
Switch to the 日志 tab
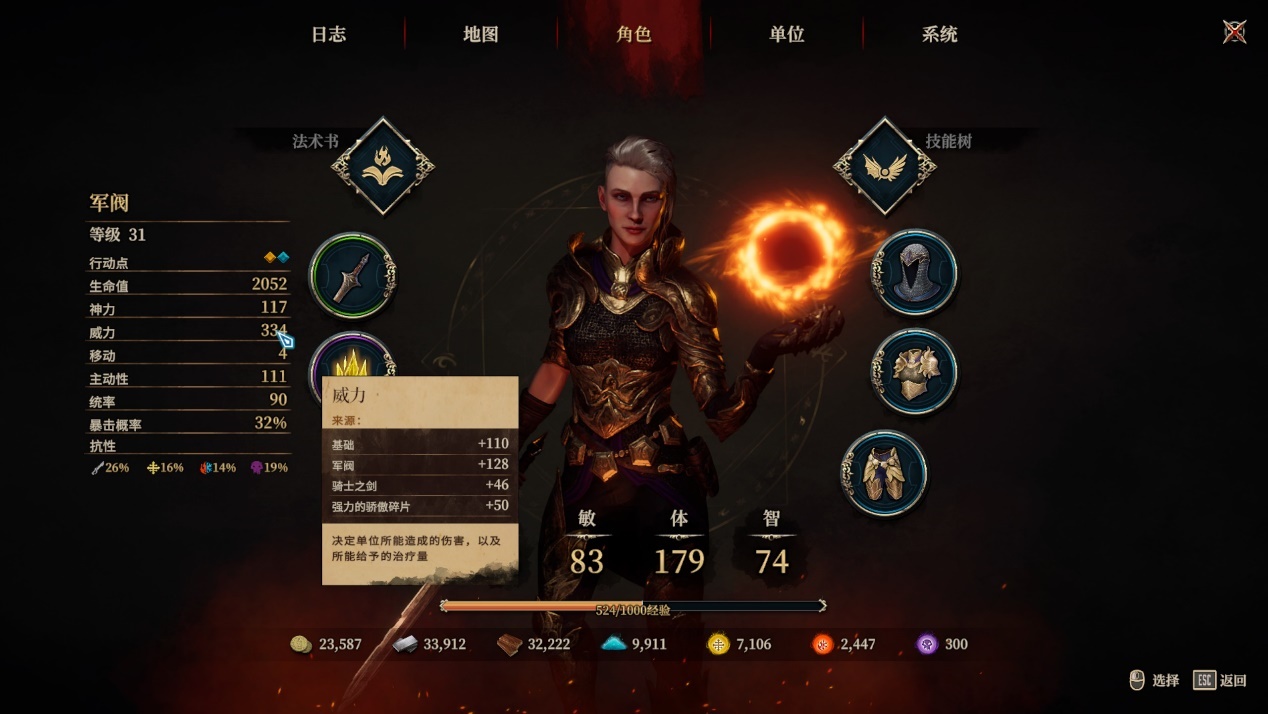pos(328,34)
